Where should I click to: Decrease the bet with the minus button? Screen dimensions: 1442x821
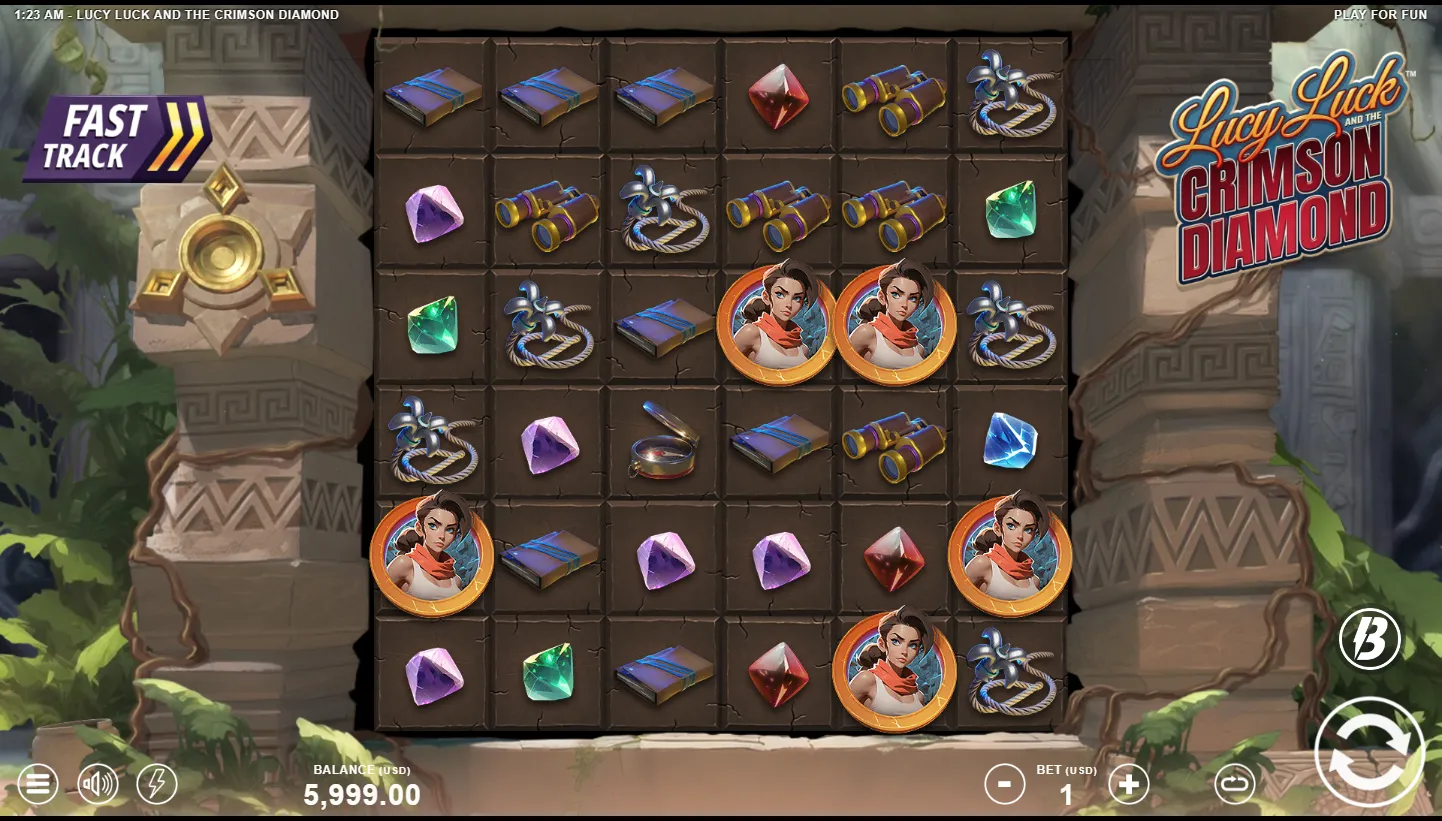1004,784
